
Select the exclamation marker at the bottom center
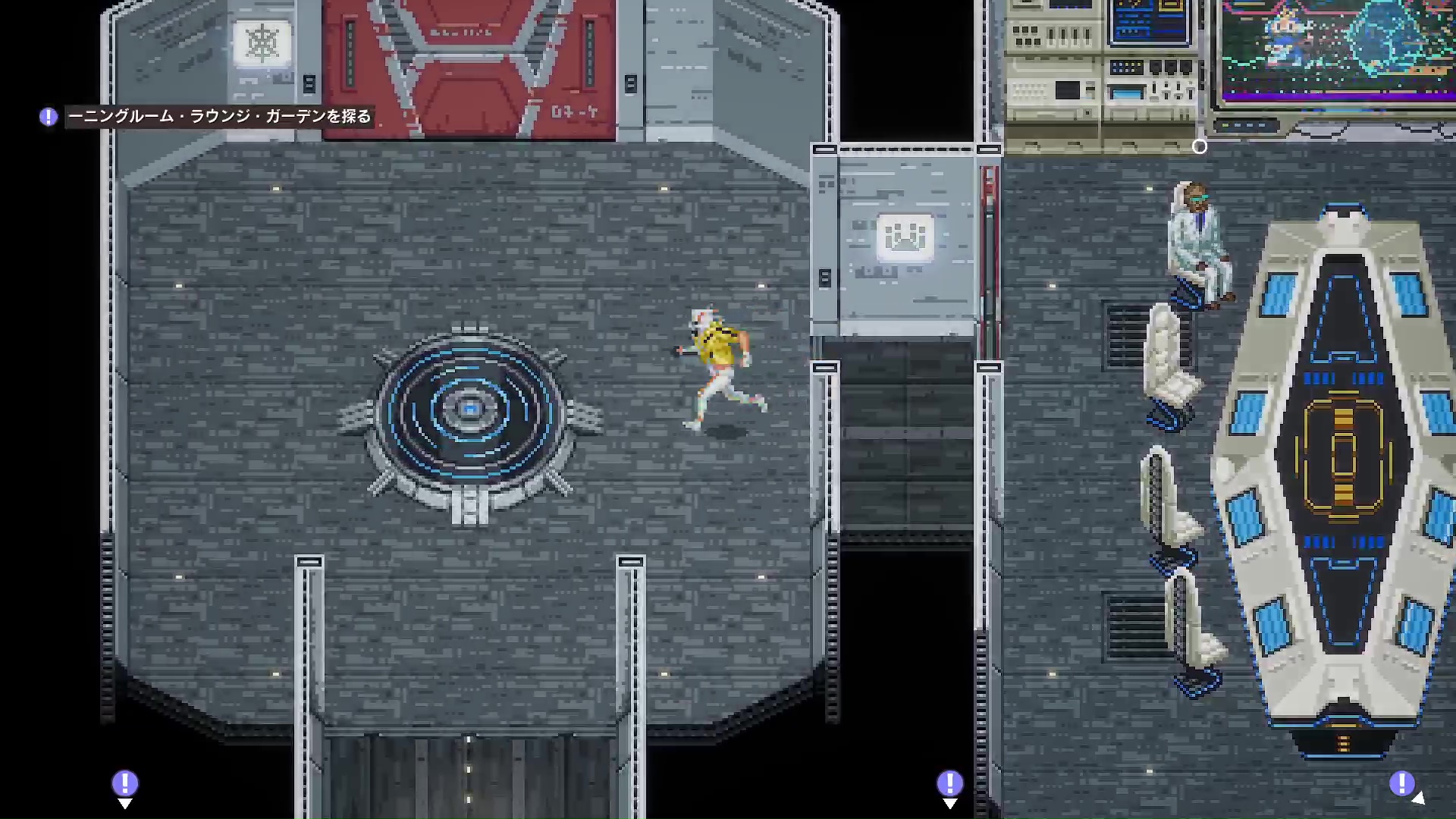(x=950, y=782)
